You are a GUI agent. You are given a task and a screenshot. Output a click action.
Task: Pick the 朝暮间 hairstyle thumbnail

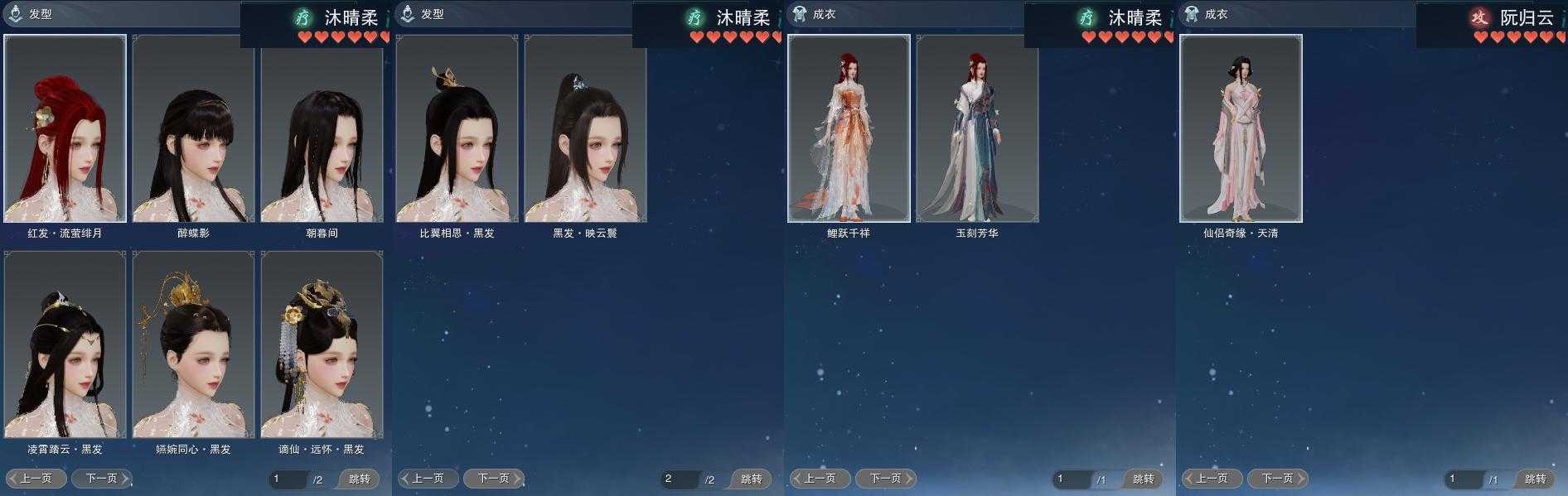(x=322, y=128)
